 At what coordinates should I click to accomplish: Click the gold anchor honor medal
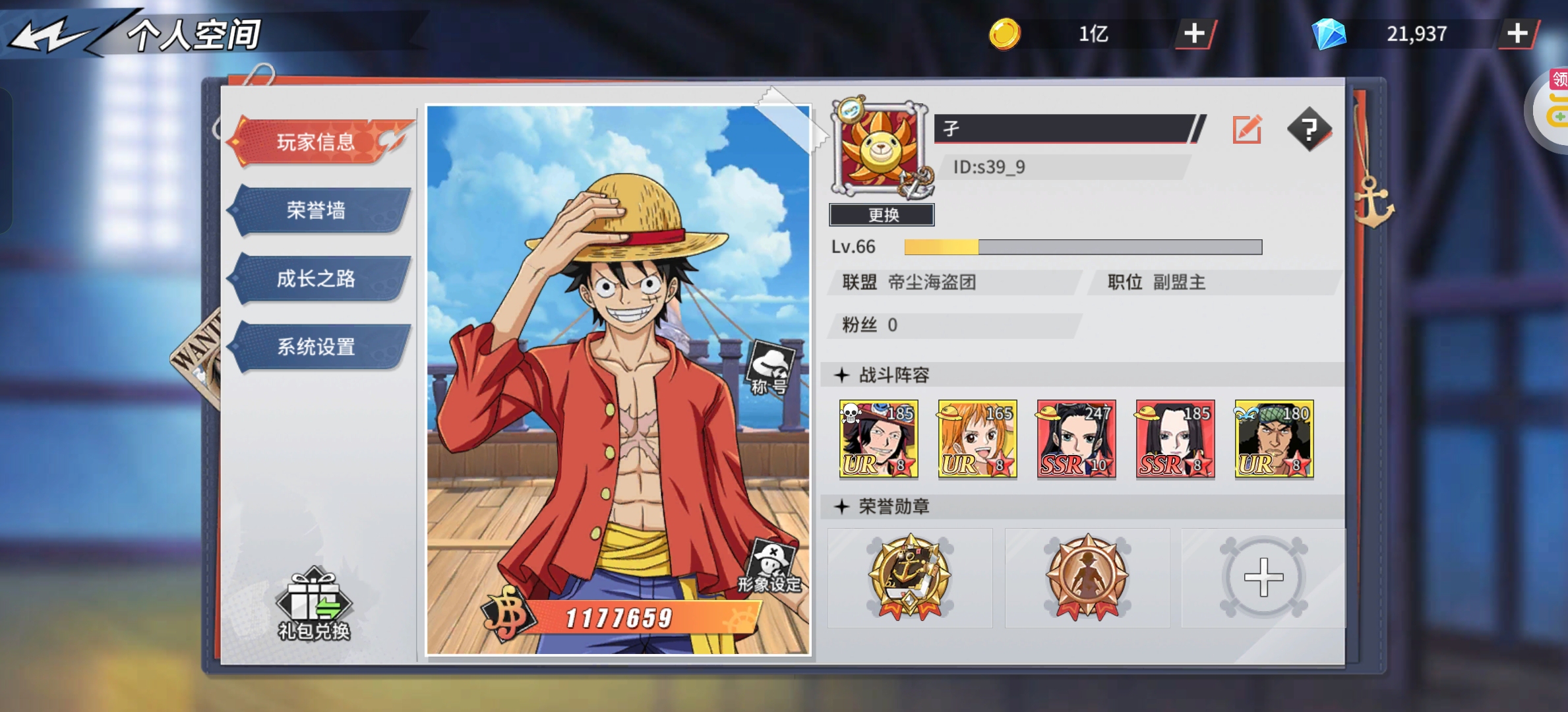click(x=910, y=578)
